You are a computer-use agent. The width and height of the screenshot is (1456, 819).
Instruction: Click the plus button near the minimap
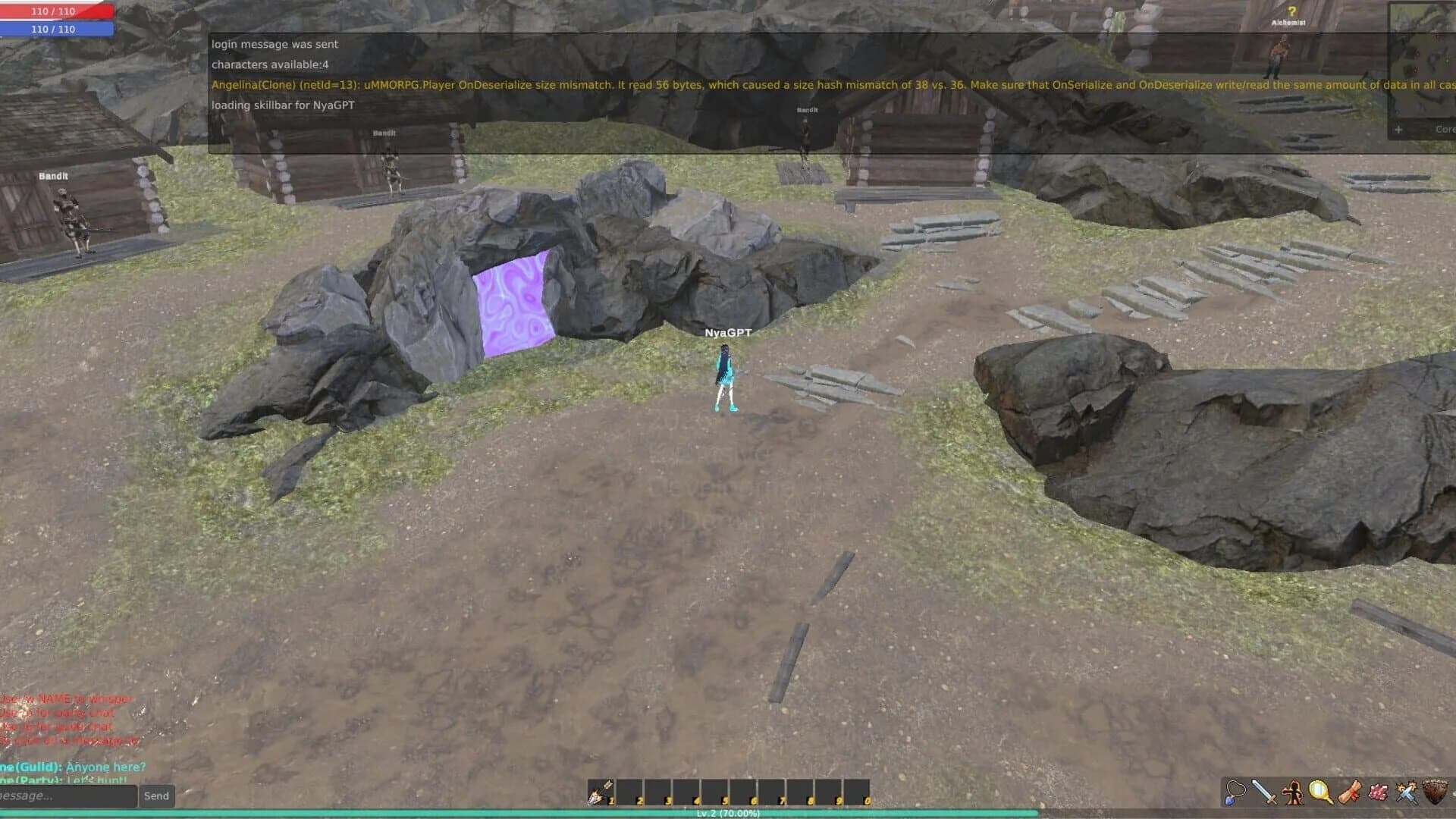(1398, 129)
